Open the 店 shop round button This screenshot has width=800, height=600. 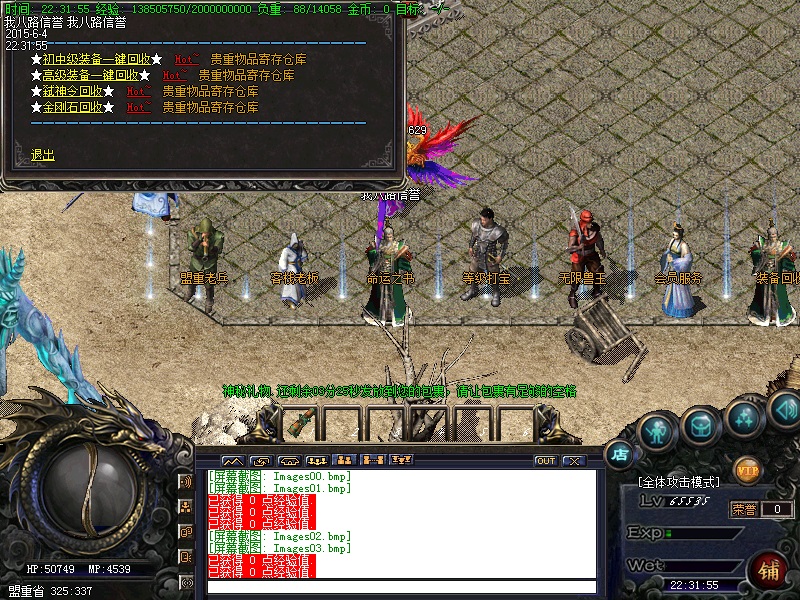click(620, 453)
